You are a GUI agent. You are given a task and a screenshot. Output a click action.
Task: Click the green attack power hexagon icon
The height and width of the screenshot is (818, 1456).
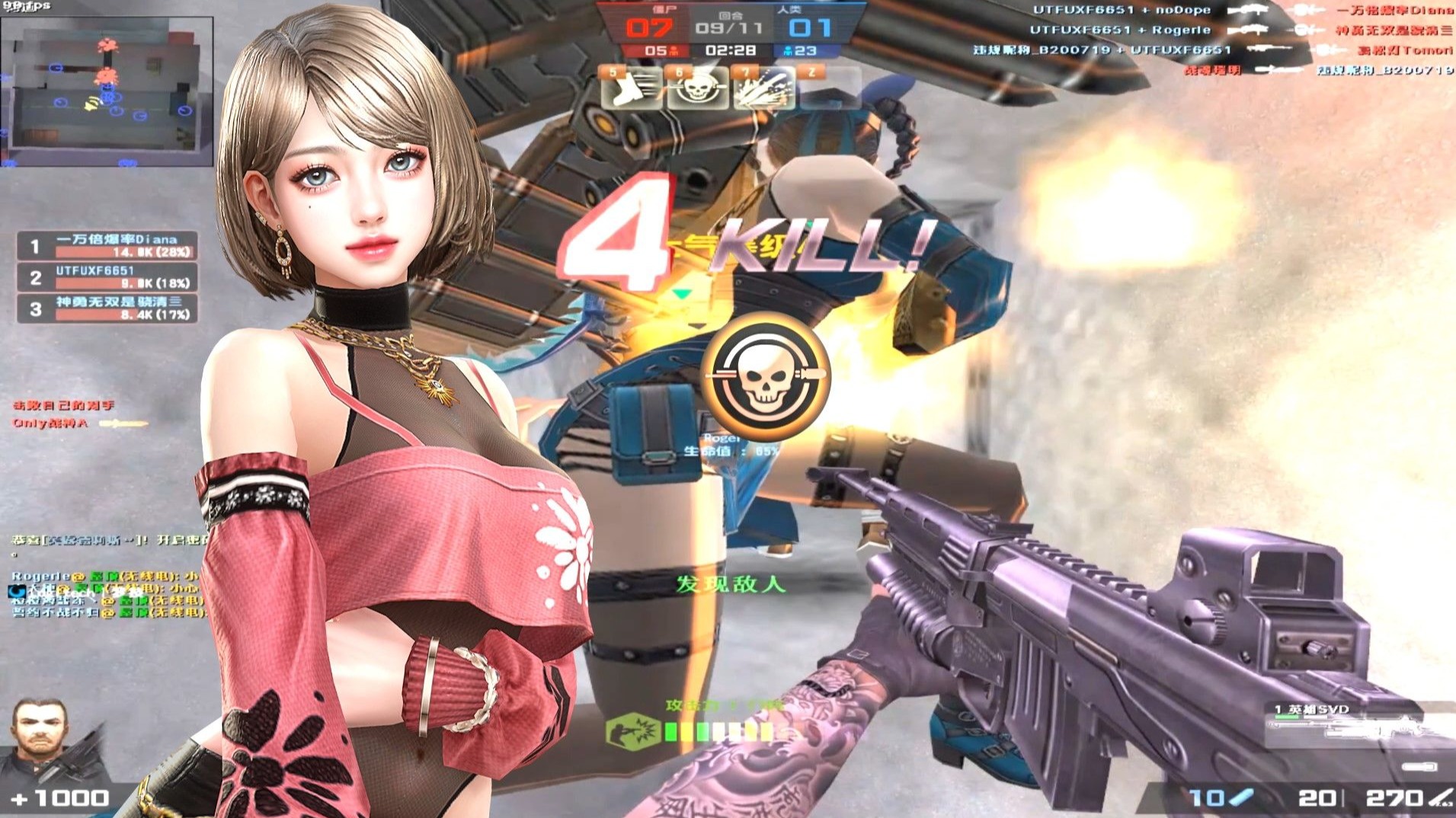coord(632,730)
